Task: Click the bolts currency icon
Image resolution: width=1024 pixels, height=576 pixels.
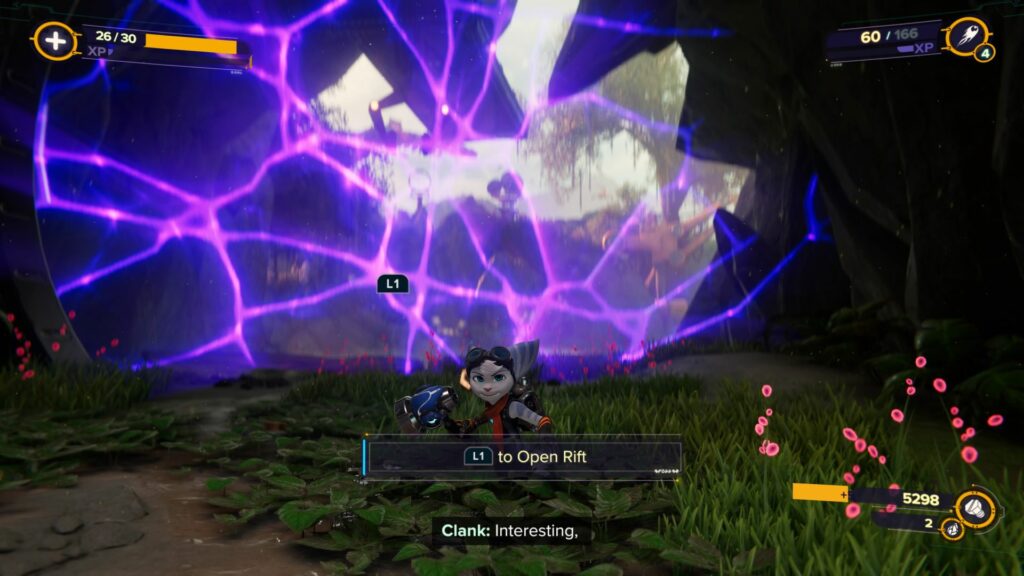Action: pos(973,505)
